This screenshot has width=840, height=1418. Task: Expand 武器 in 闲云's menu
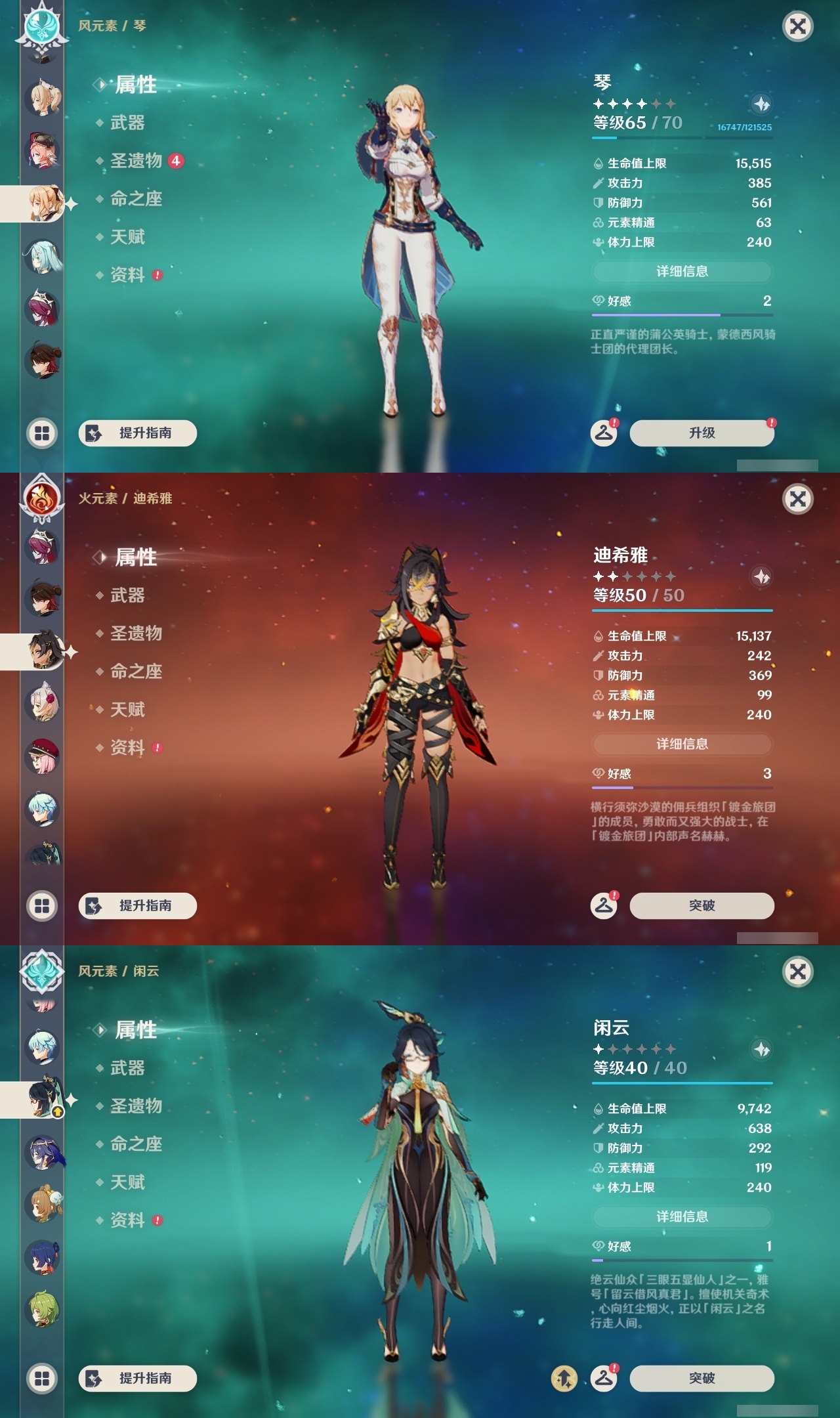(129, 1069)
